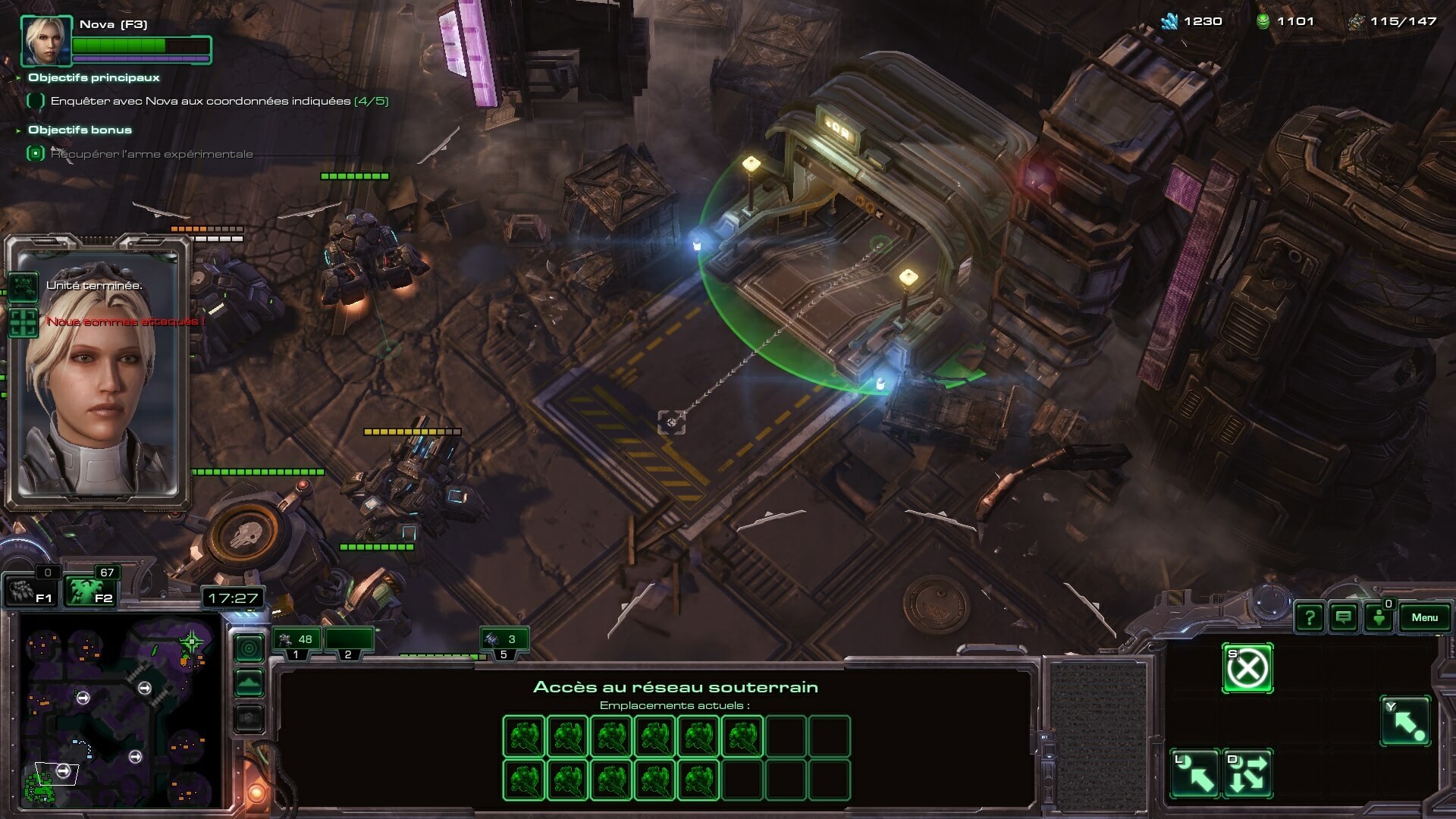The height and width of the screenshot is (819, 1456).
Task: Select idle workers with F1 button
Action: pyautogui.click(x=31, y=591)
